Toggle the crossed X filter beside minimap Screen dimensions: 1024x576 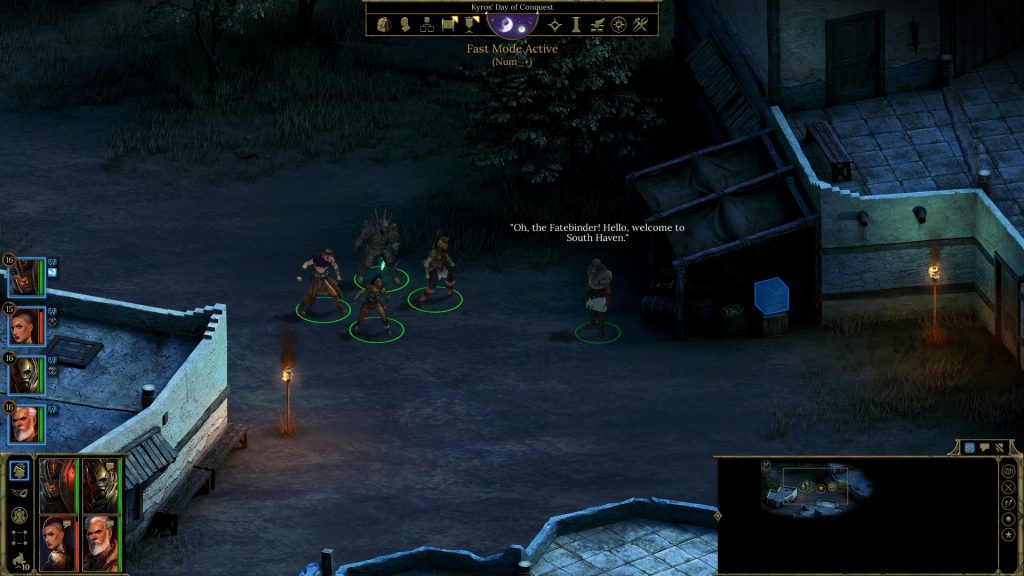coord(1008,487)
